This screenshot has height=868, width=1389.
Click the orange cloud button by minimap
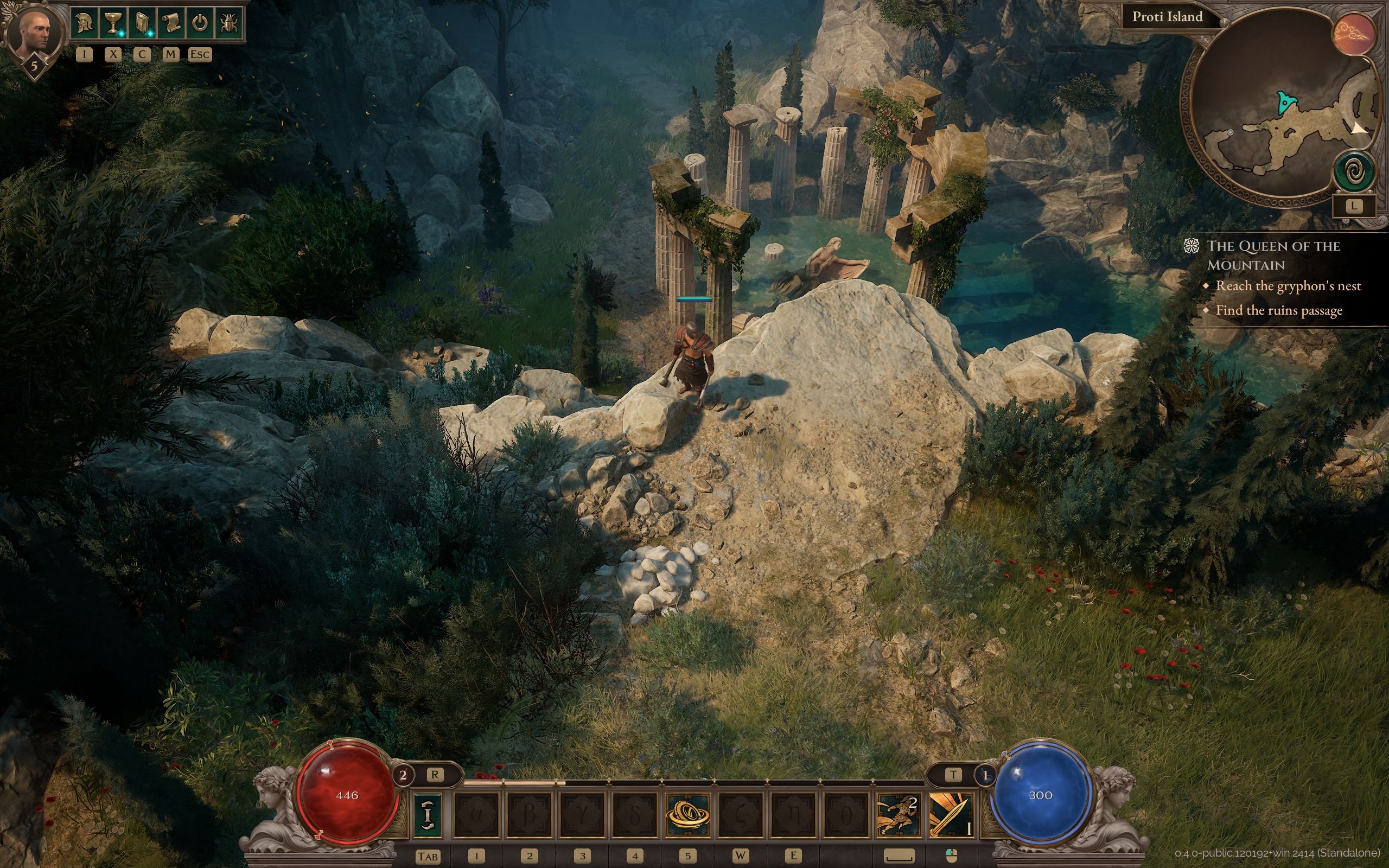click(1356, 34)
